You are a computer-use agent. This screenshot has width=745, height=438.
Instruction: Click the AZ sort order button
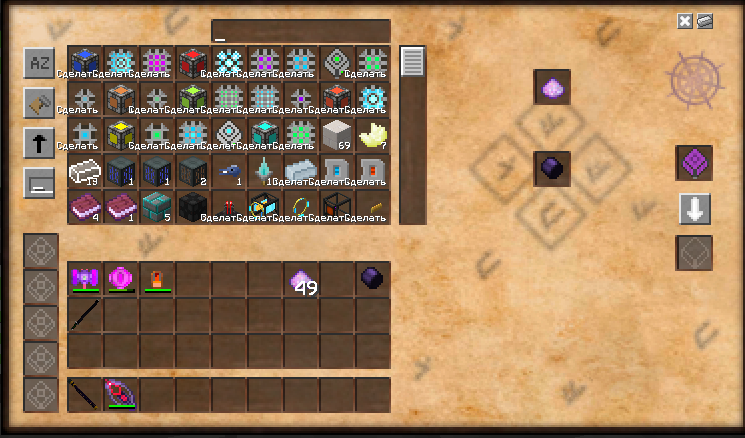(39, 63)
